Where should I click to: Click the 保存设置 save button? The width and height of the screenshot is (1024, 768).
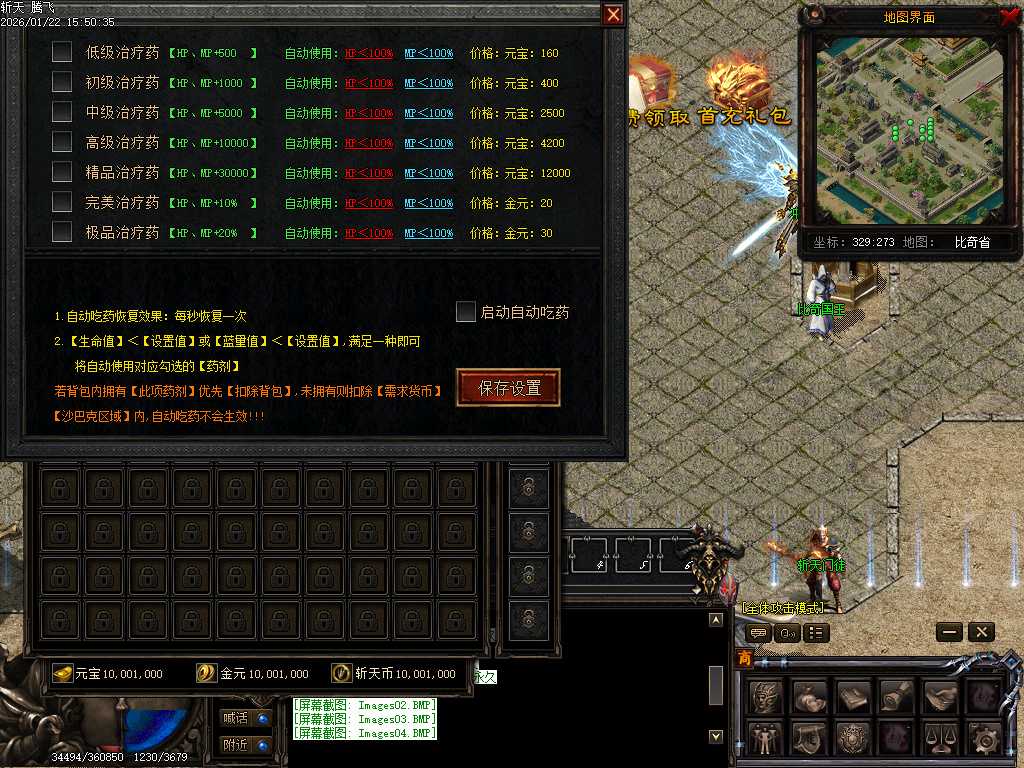[x=508, y=388]
